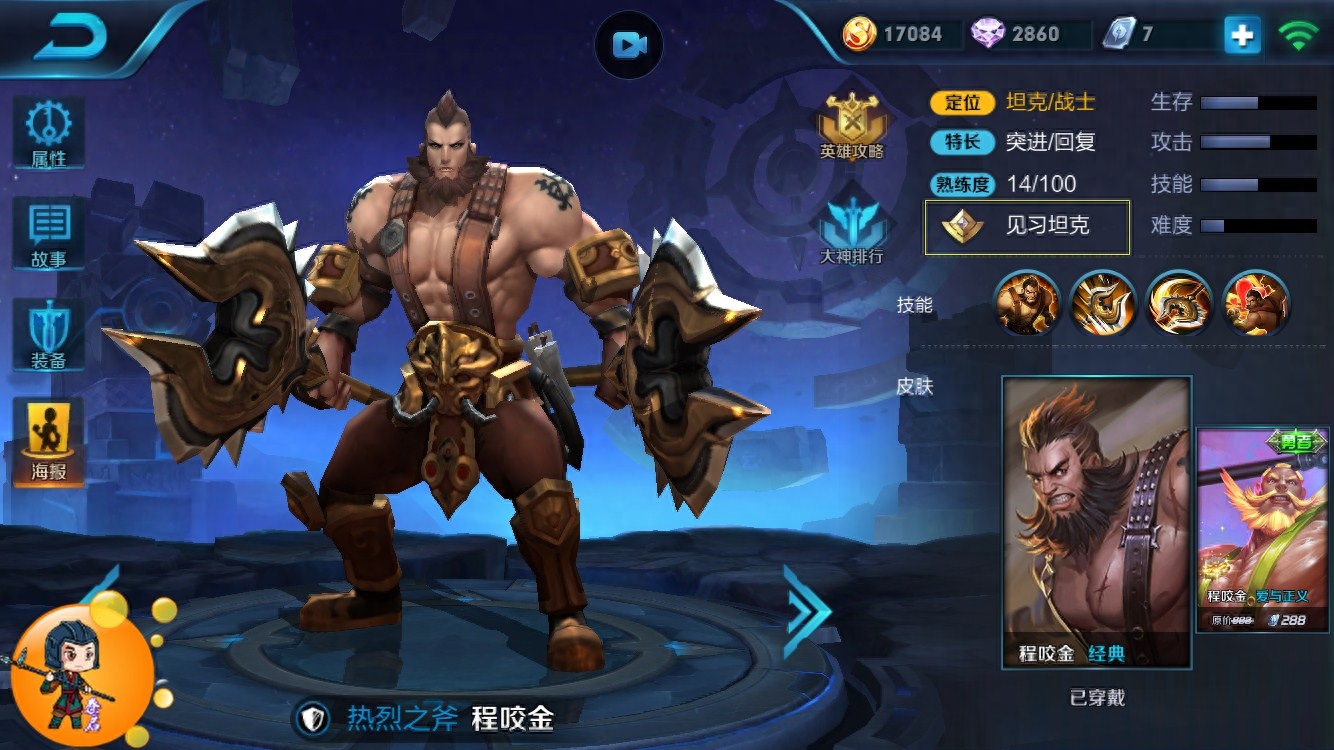Viewport: 1334px width, 750px height.
Task: Show the third skill with spinning axe
Action: pyautogui.click(x=1180, y=303)
